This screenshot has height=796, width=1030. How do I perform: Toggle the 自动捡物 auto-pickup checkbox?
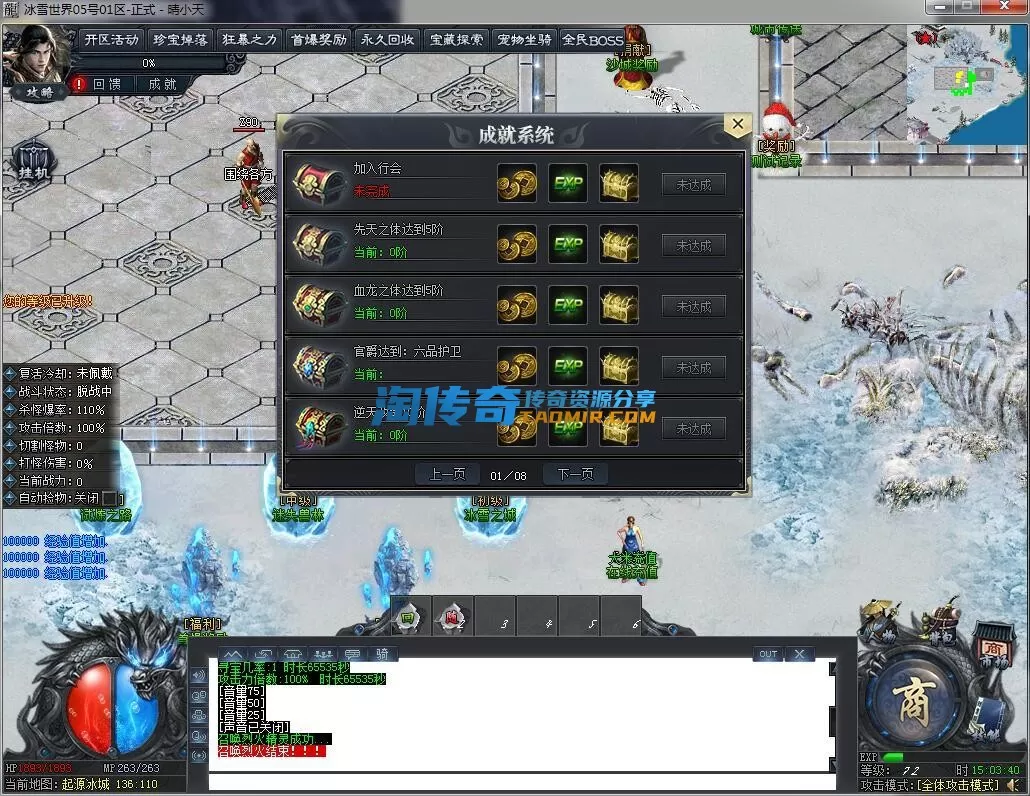tap(110, 498)
